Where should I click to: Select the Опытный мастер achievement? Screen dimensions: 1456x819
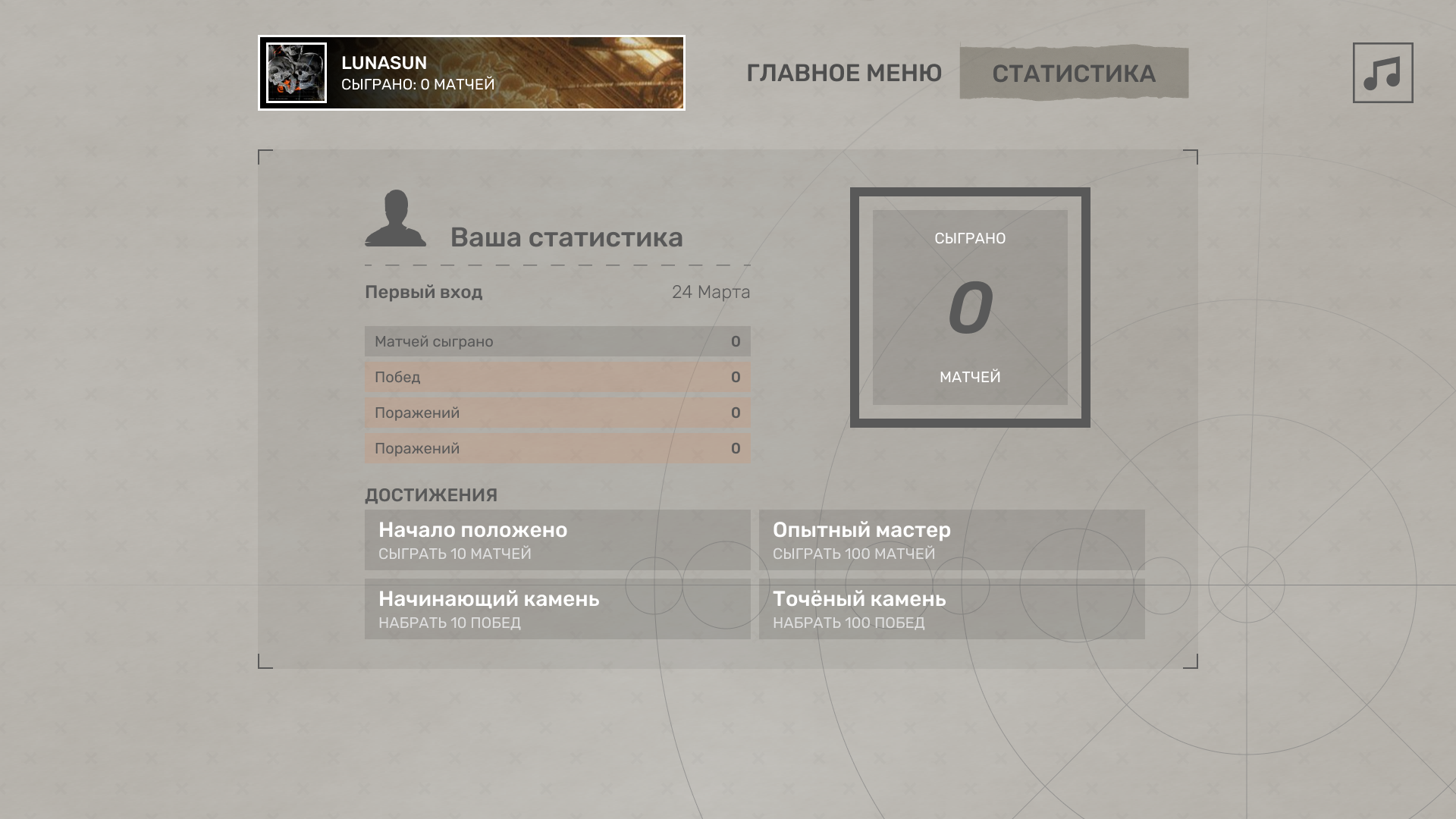point(952,540)
